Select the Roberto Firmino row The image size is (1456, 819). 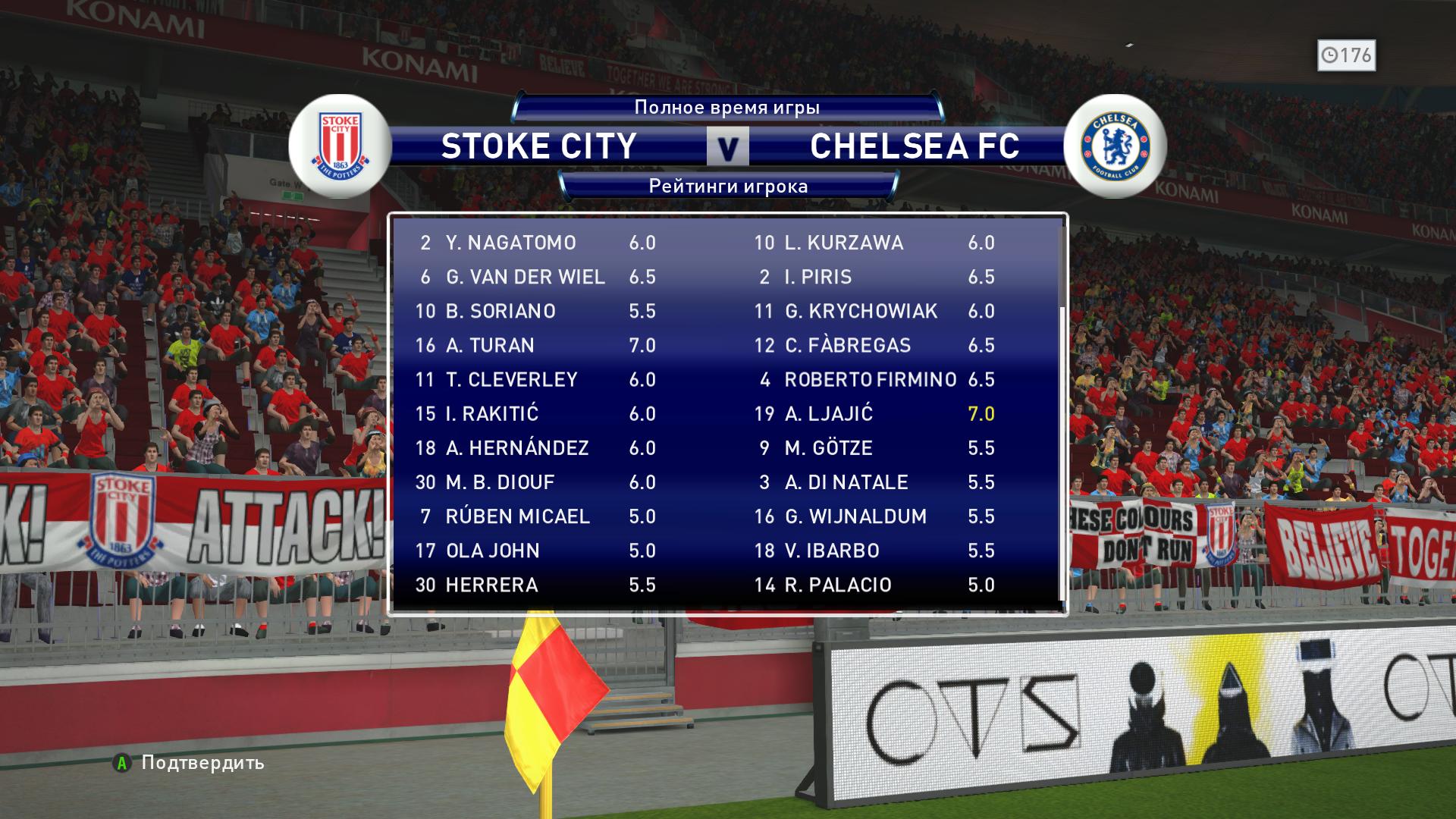point(874,379)
